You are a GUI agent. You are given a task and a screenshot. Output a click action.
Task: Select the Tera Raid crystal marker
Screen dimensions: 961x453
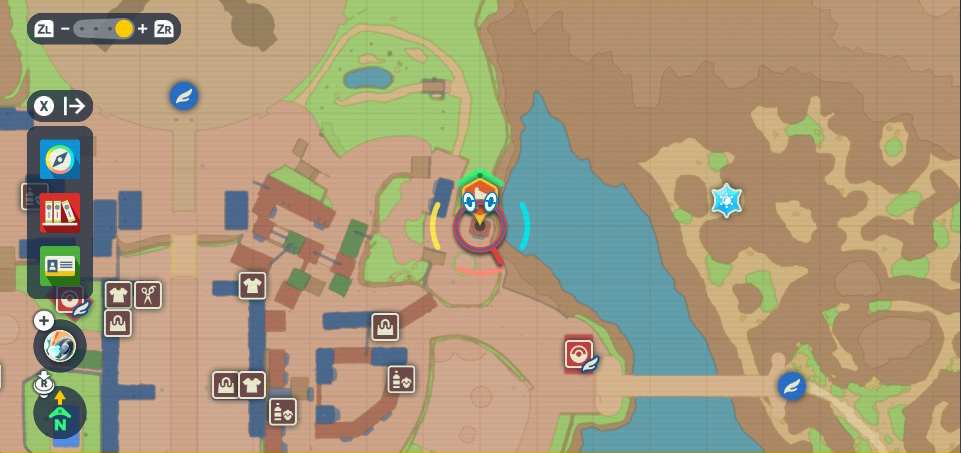coord(726,200)
